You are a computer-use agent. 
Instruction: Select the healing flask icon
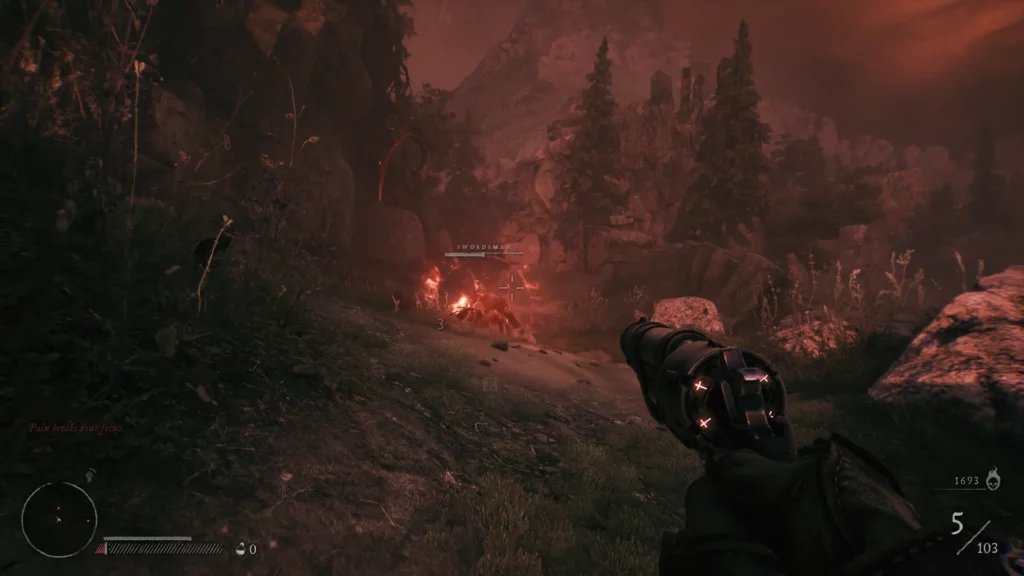pos(240,548)
